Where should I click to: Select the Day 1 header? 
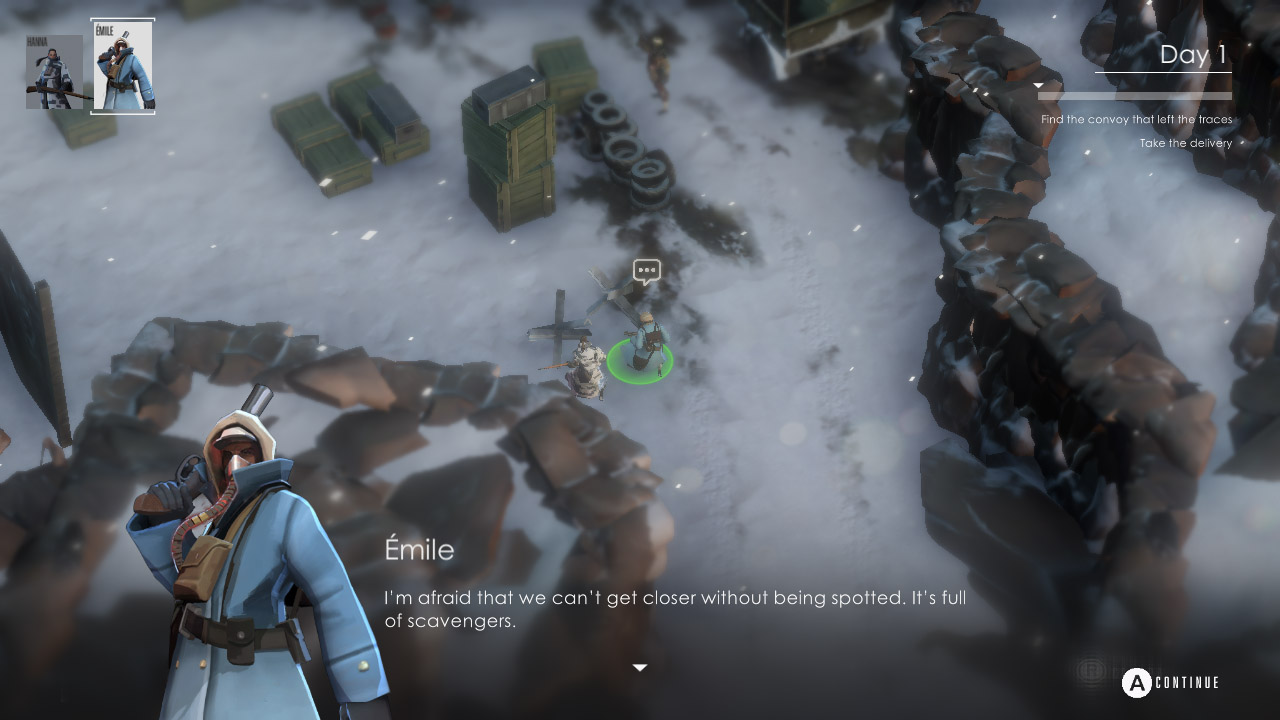pyautogui.click(x=1191, y=55)
